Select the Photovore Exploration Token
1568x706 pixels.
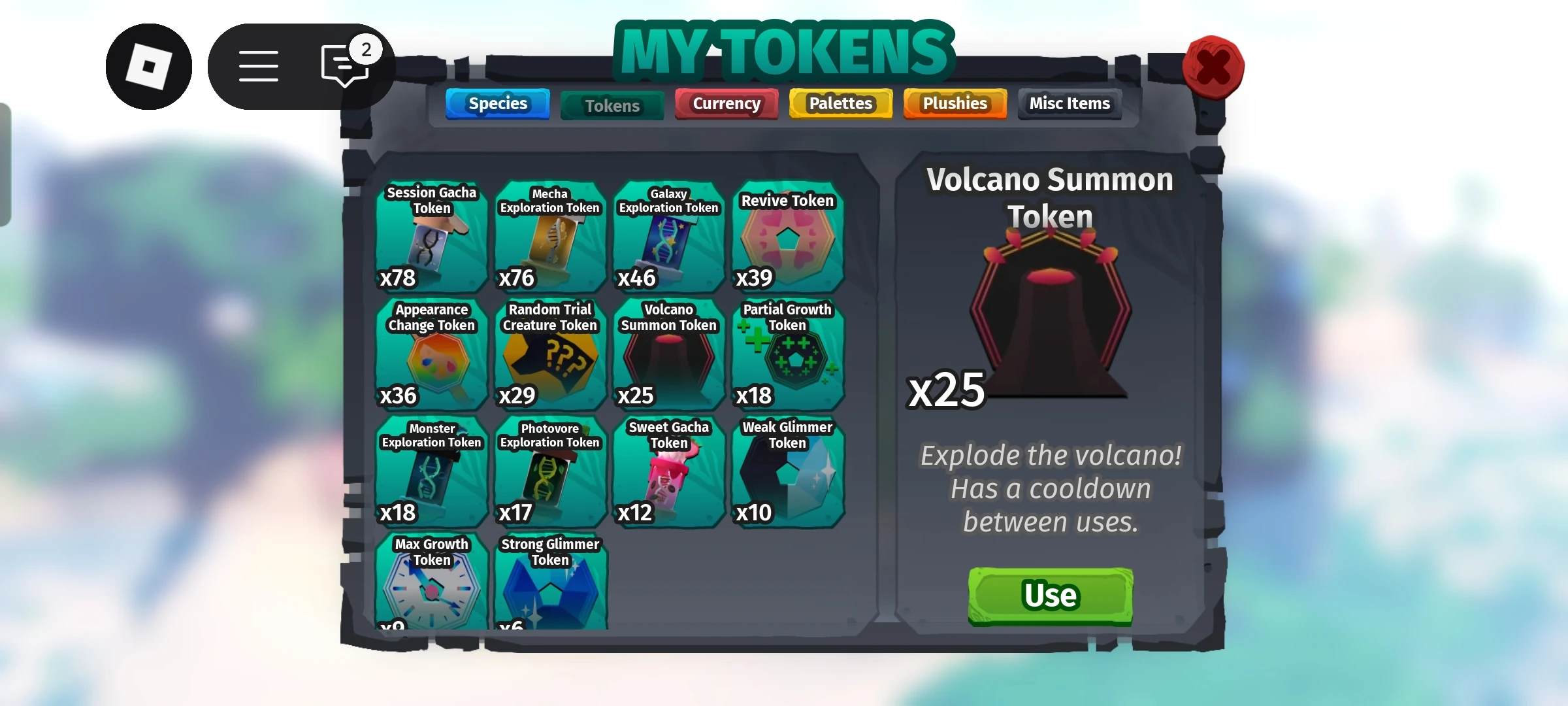click(549, 471)
